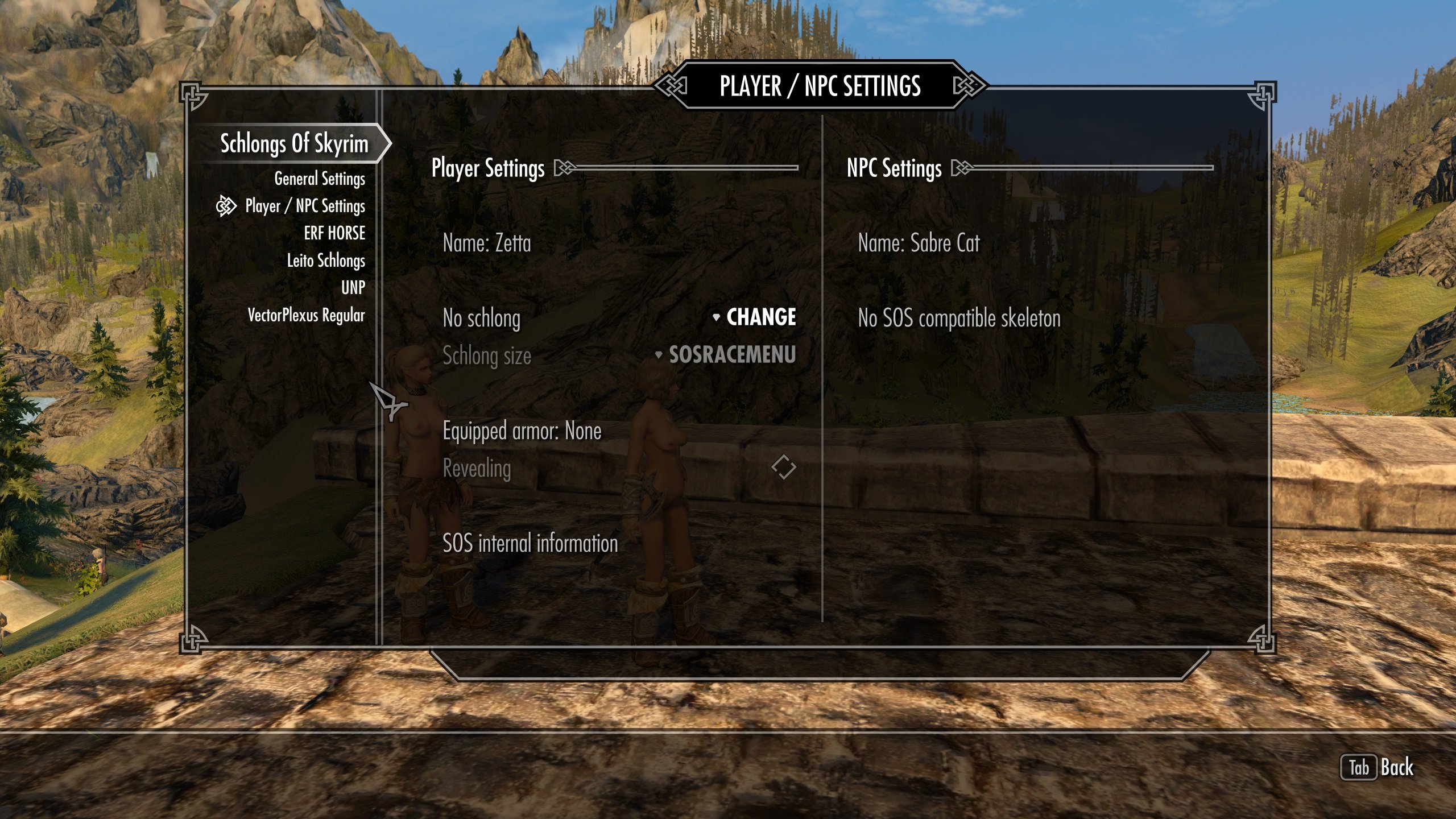Viewport: 1456px width, 819px height.
Task: Open the General Settings page
Action: 319,179
